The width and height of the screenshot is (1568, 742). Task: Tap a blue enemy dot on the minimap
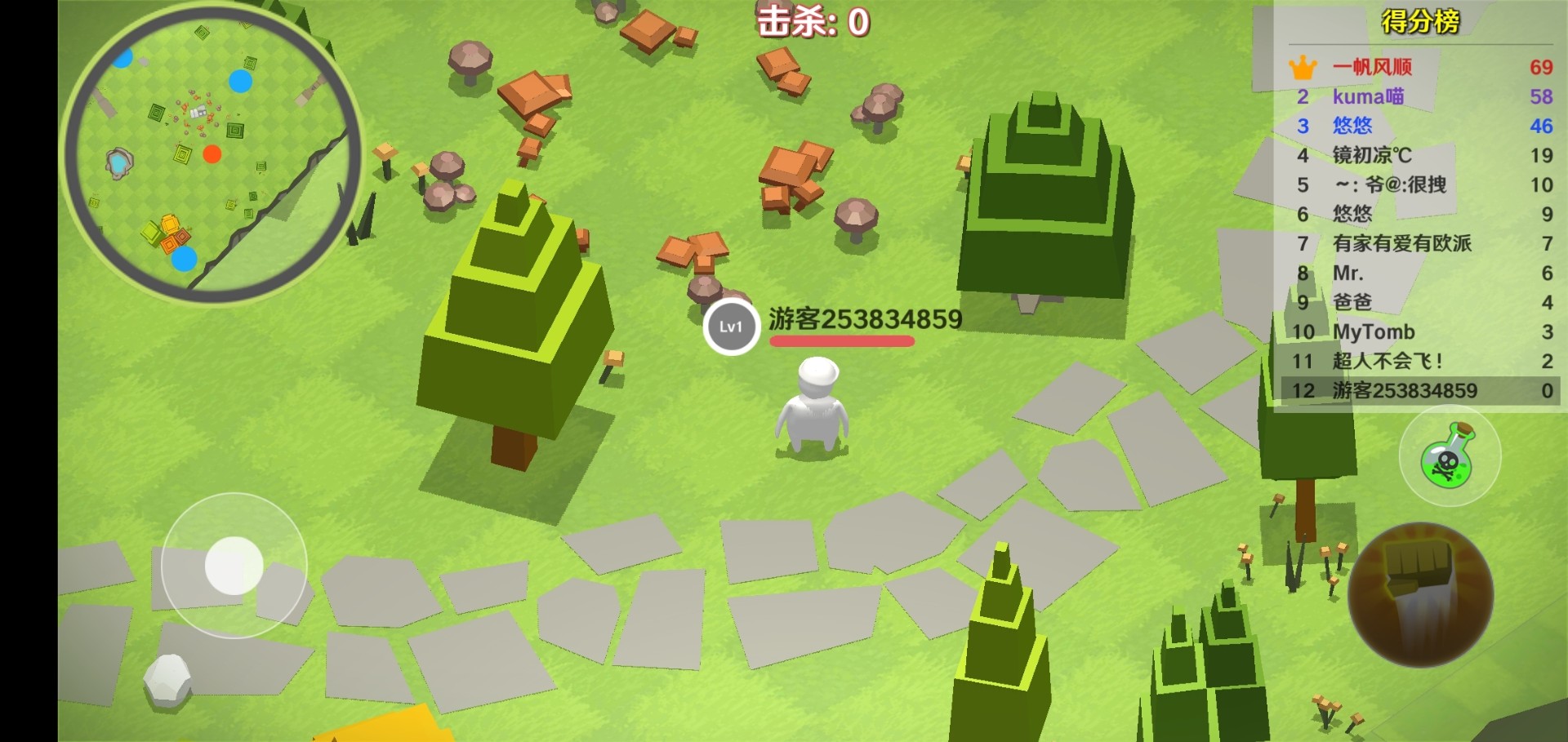click(x=239, y=79)
